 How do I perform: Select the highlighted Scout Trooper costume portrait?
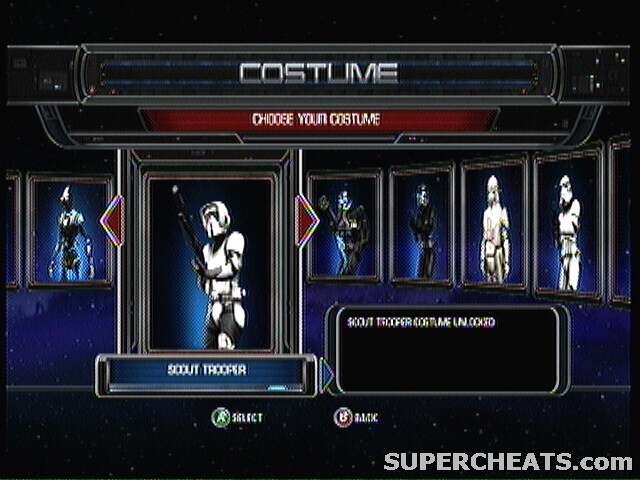click(x=210, y=262)
